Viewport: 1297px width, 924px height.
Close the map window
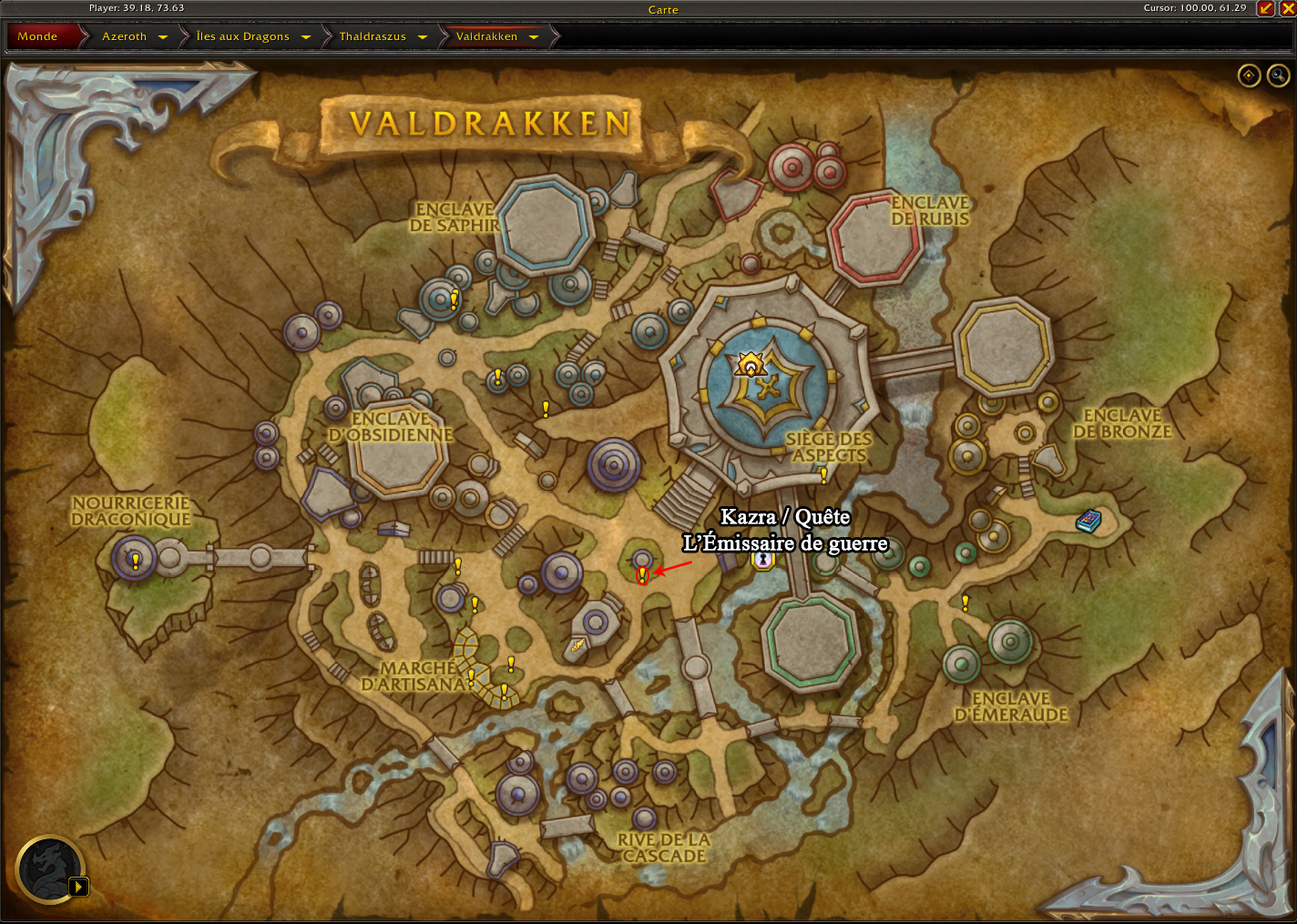point(1287,9)
